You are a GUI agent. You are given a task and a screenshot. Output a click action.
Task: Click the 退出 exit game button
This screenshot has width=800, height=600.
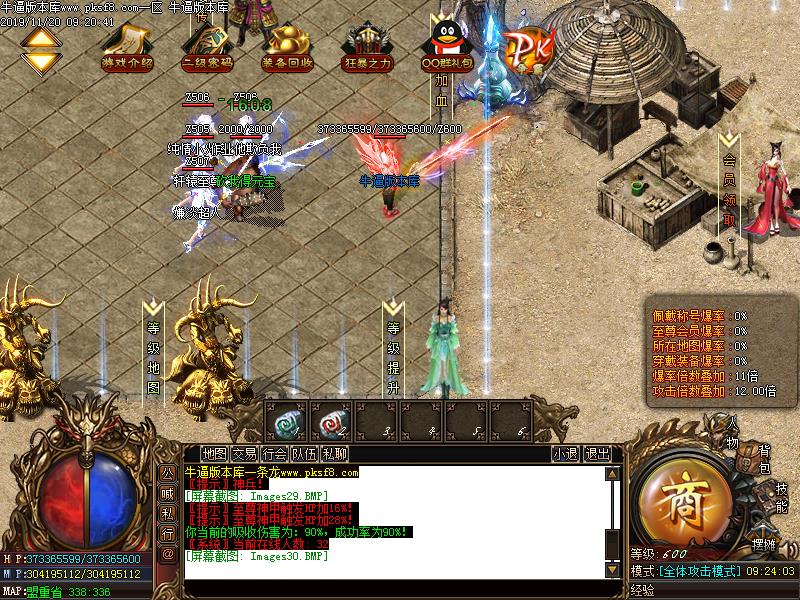point(597,453)
